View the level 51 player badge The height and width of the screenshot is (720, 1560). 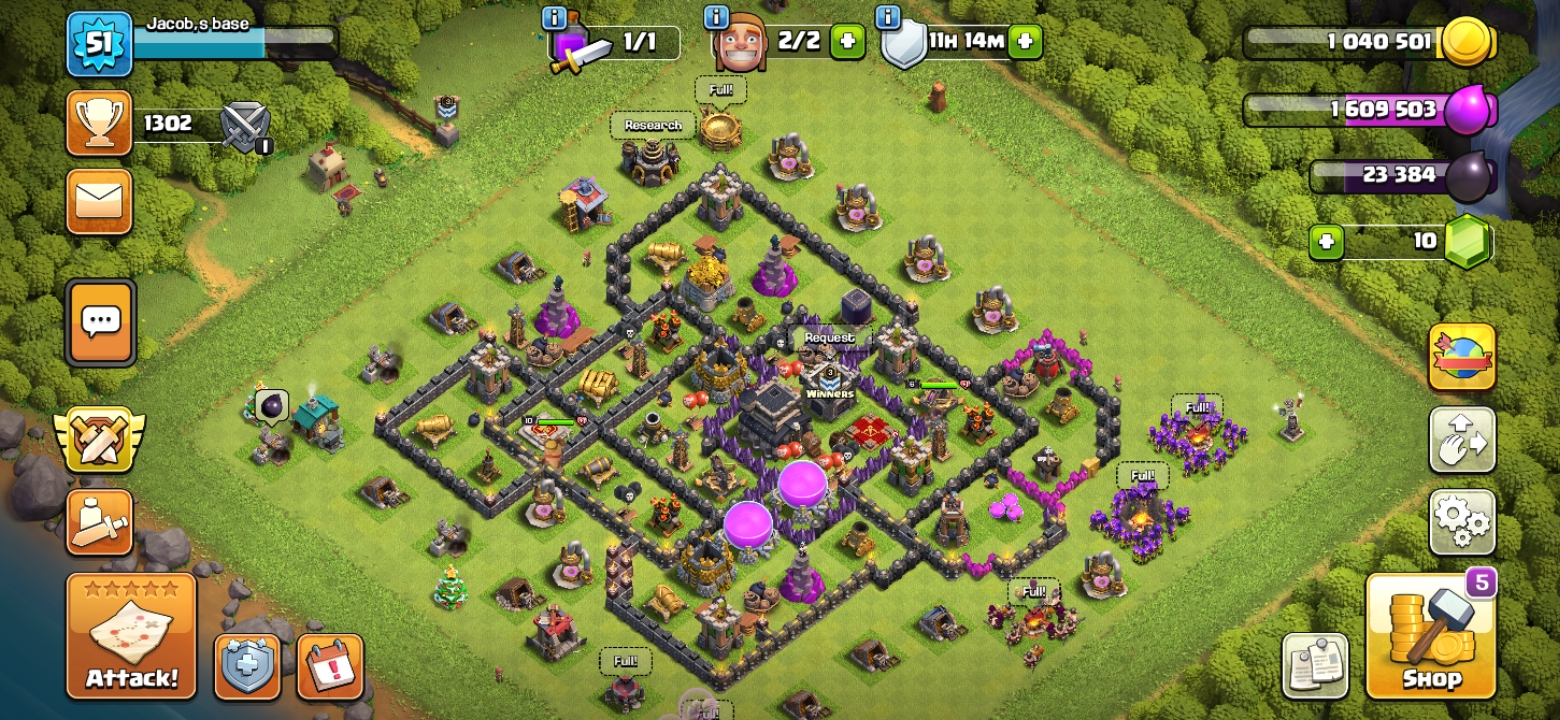(x=99, y=44)
